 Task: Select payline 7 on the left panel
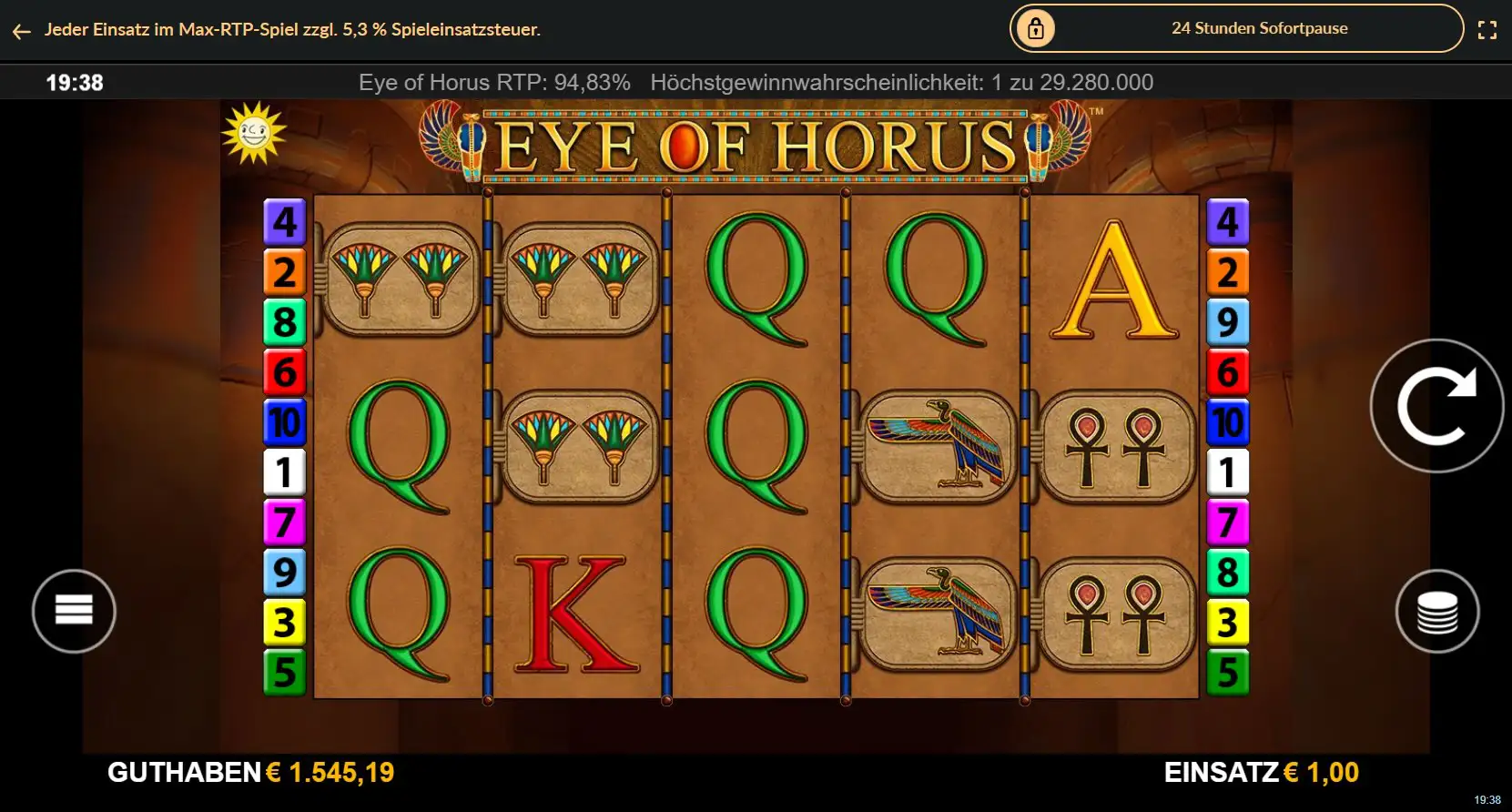[285, 523]
